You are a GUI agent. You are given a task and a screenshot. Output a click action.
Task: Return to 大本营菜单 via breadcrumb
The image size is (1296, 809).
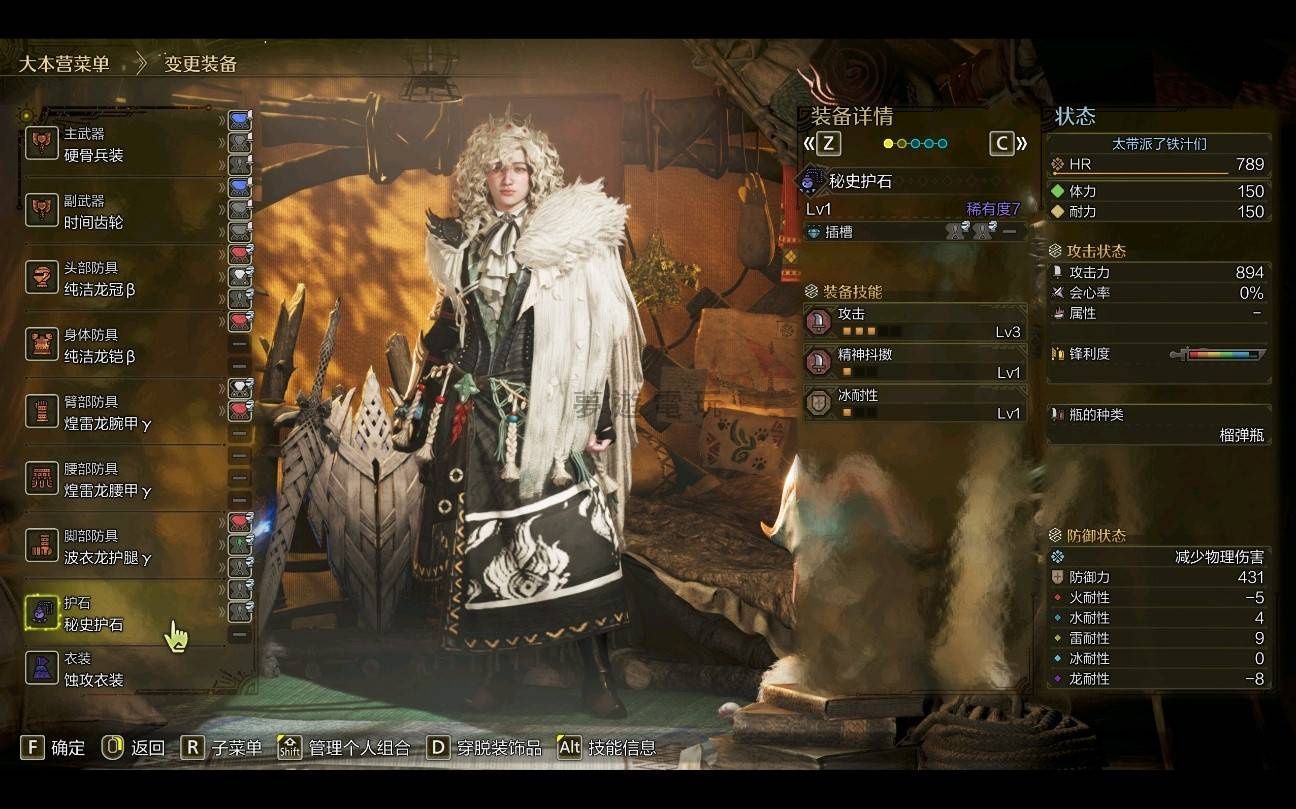[x=65, y=64]
